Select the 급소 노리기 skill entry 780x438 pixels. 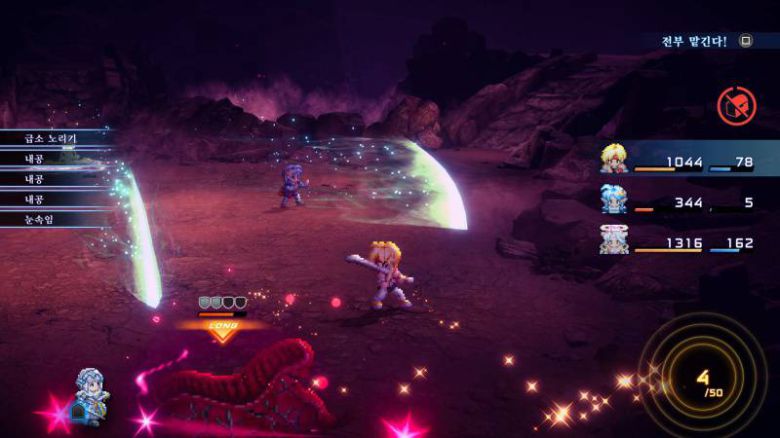click(51, 137)
